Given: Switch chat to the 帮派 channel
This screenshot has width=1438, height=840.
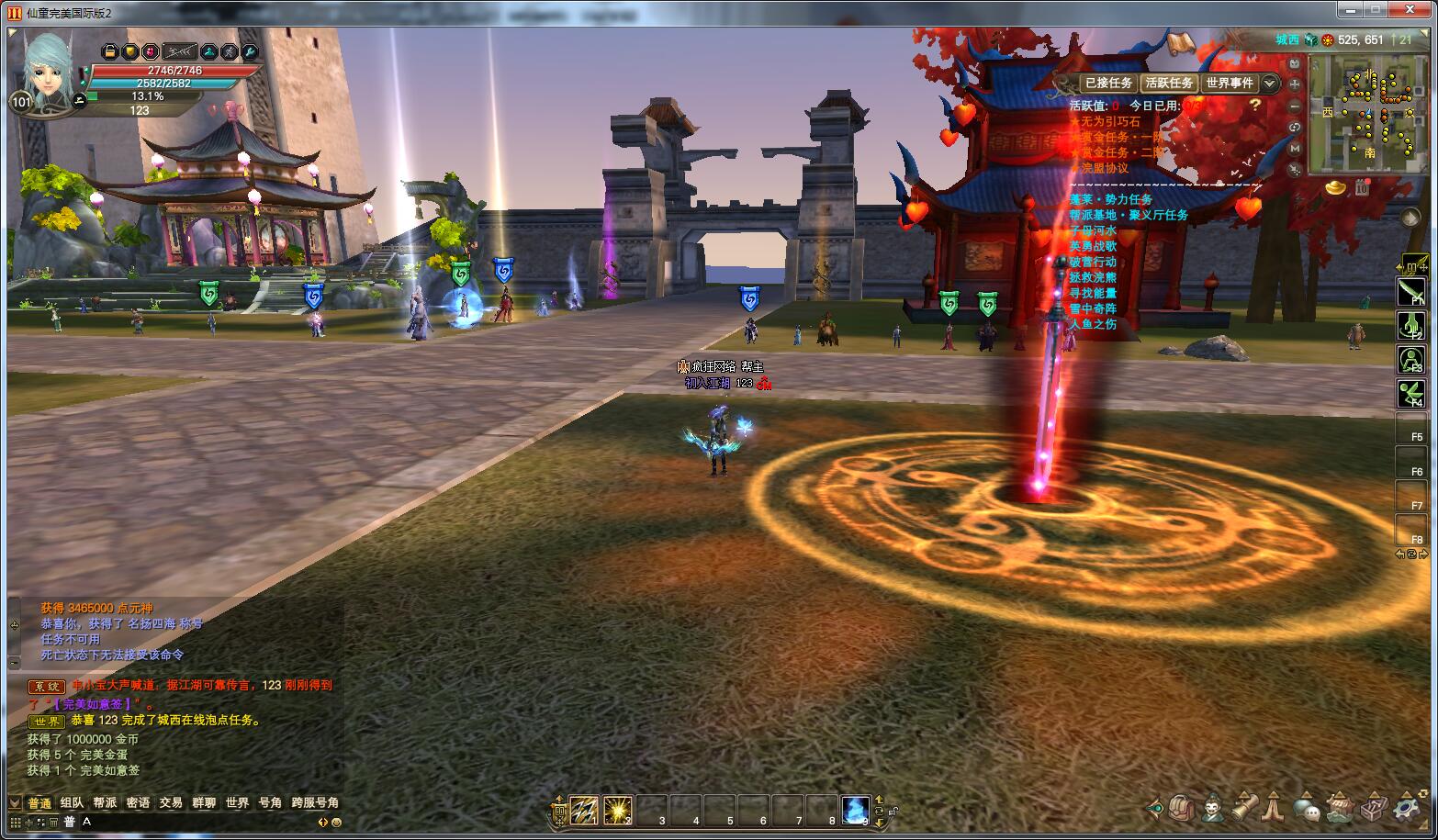Looking at the screenshot, I should [105, 802].
